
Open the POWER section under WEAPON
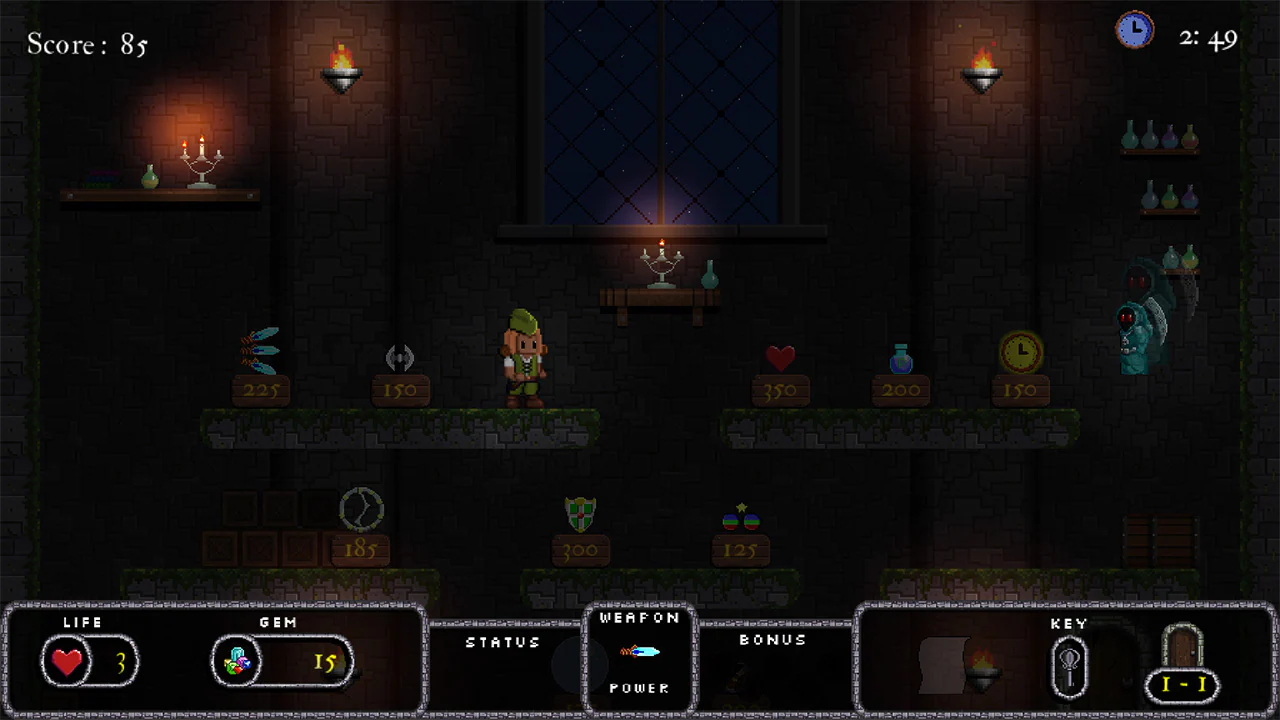point(640,688)
